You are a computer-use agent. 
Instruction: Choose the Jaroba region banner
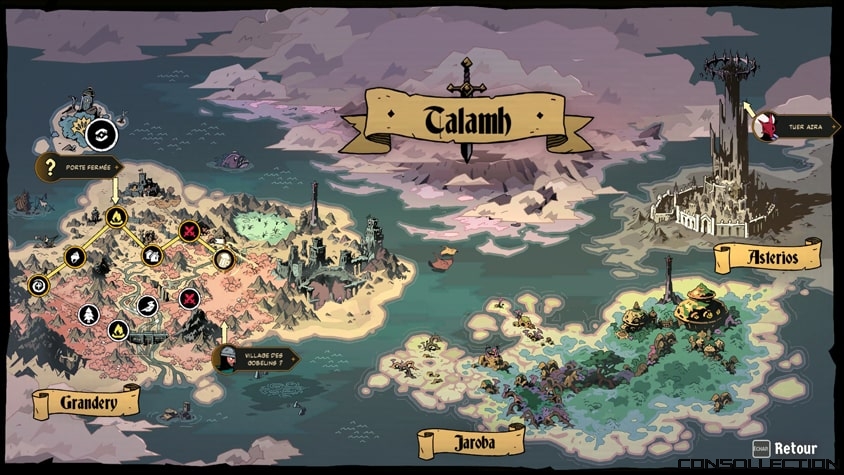(470, 441)
